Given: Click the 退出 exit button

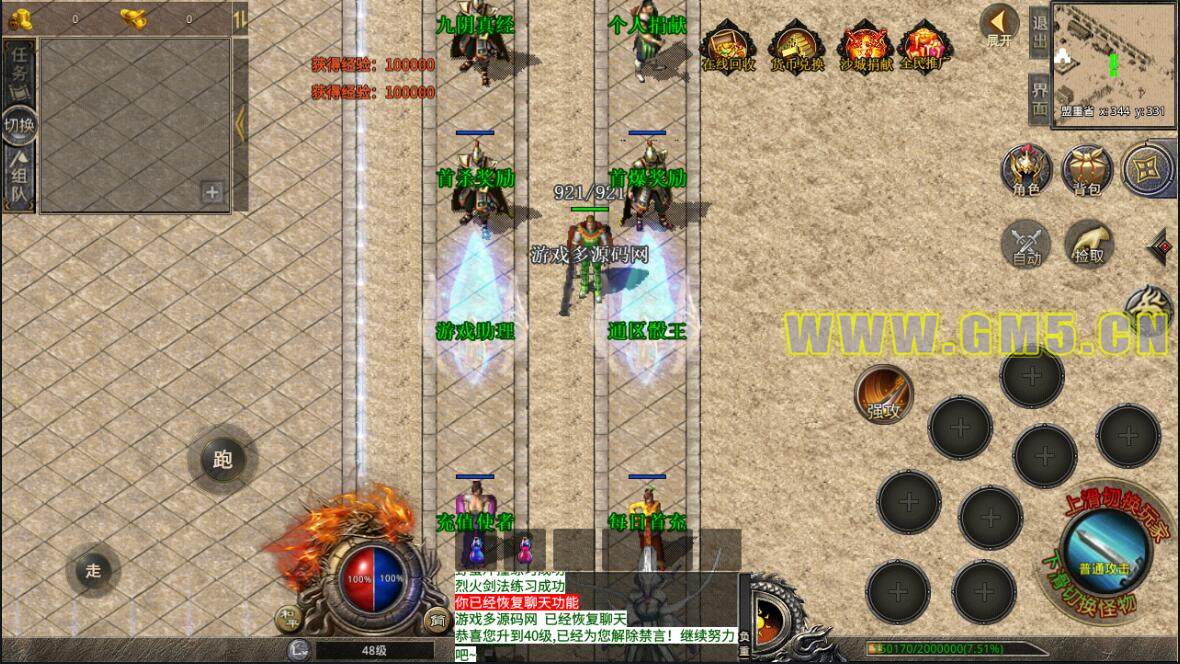Looking at the screenshot, I should pos(1040,32).
